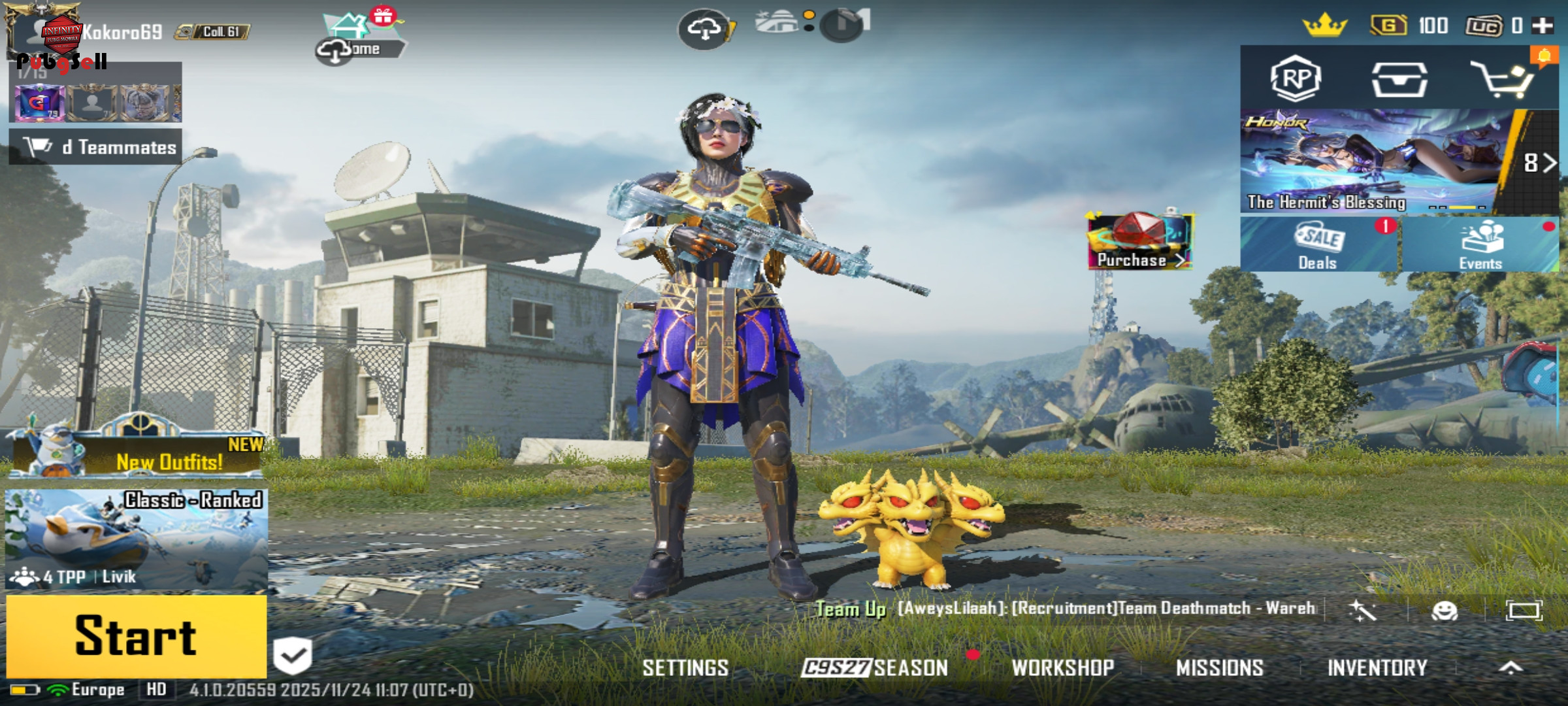This screenshot has width=1568, height=706.
Task: Expand the bottom menu arrow
Action: click(x=1511, y=667)
